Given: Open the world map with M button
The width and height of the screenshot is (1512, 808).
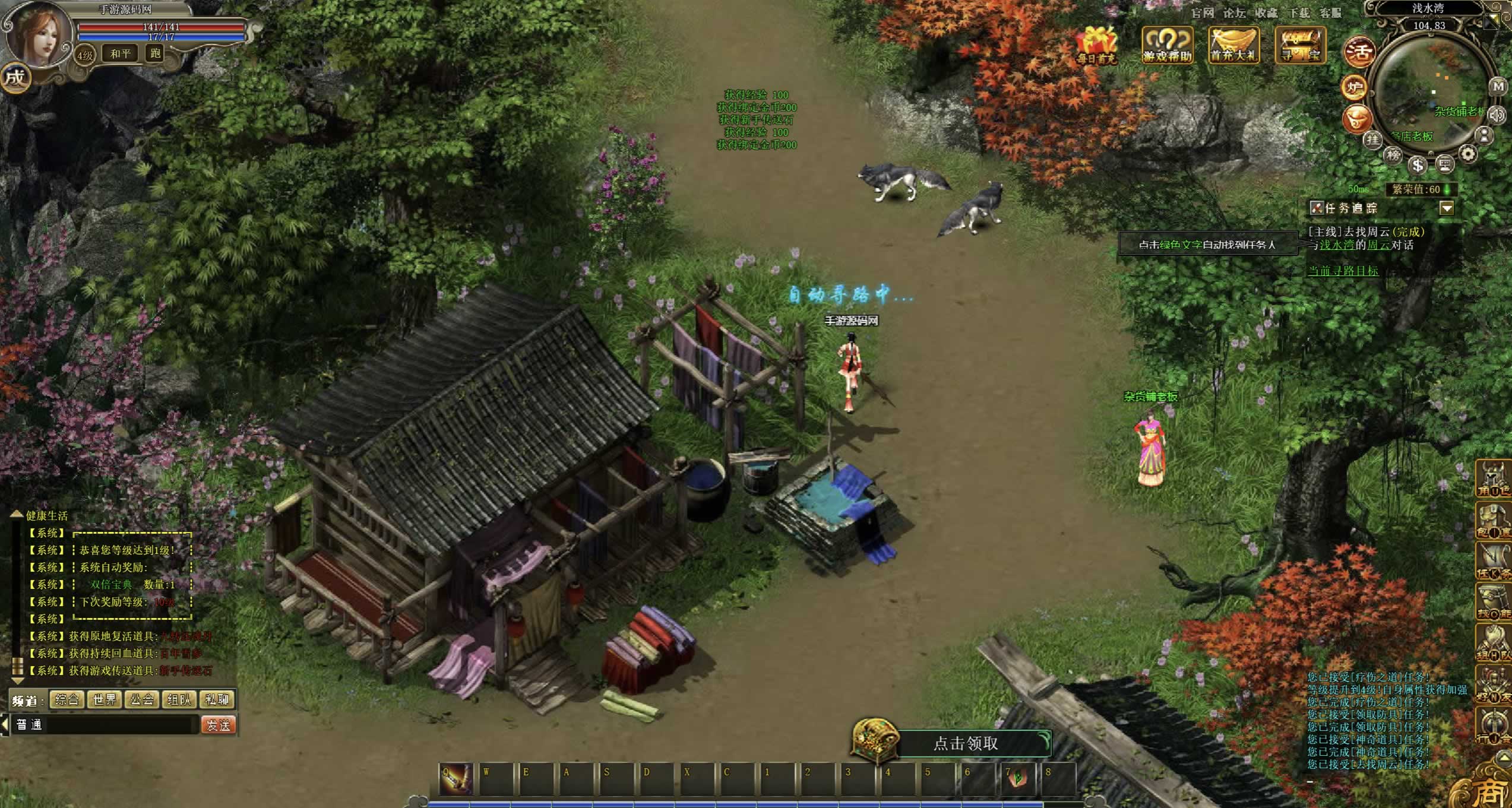Looking at the screenshot, I should click(1498, 86).
